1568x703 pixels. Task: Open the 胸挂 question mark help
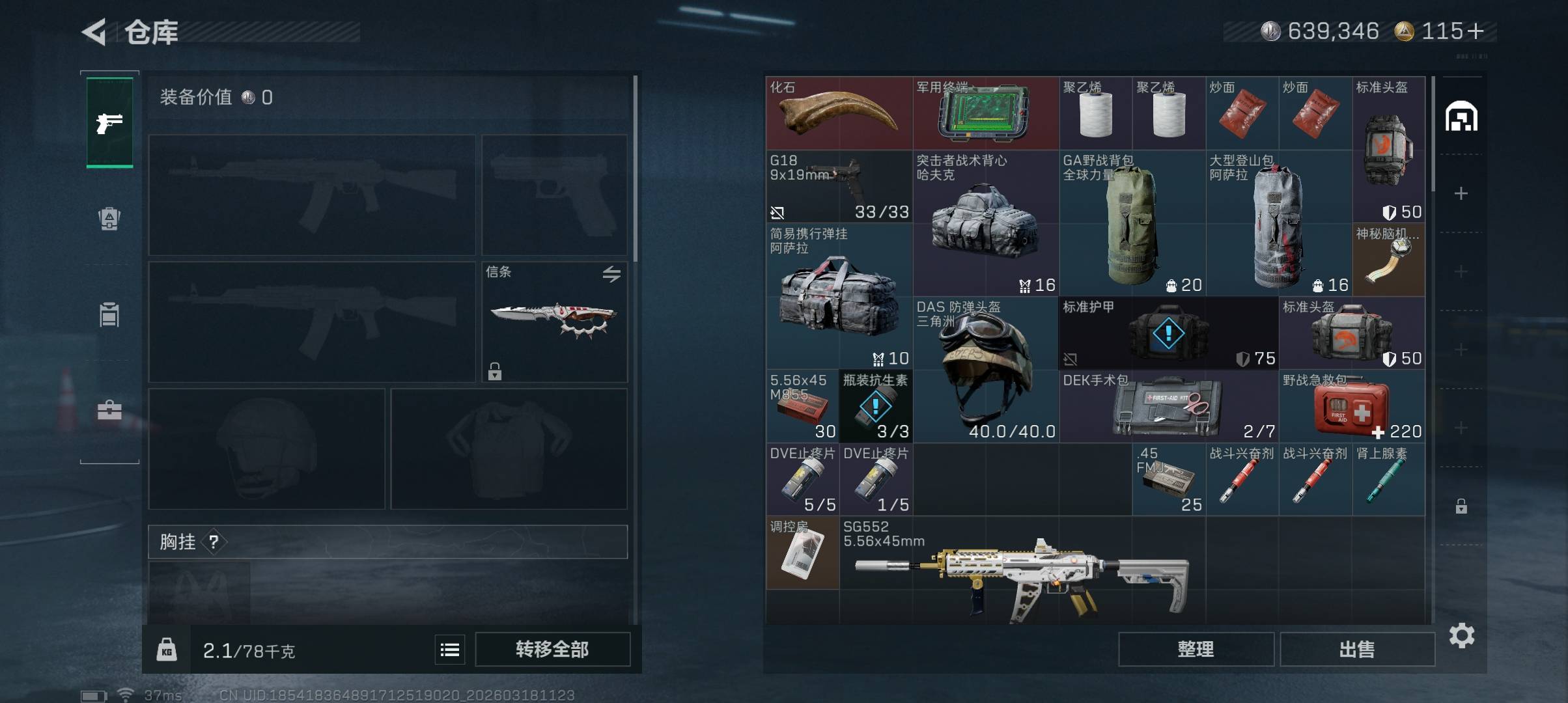coord(214,542)
